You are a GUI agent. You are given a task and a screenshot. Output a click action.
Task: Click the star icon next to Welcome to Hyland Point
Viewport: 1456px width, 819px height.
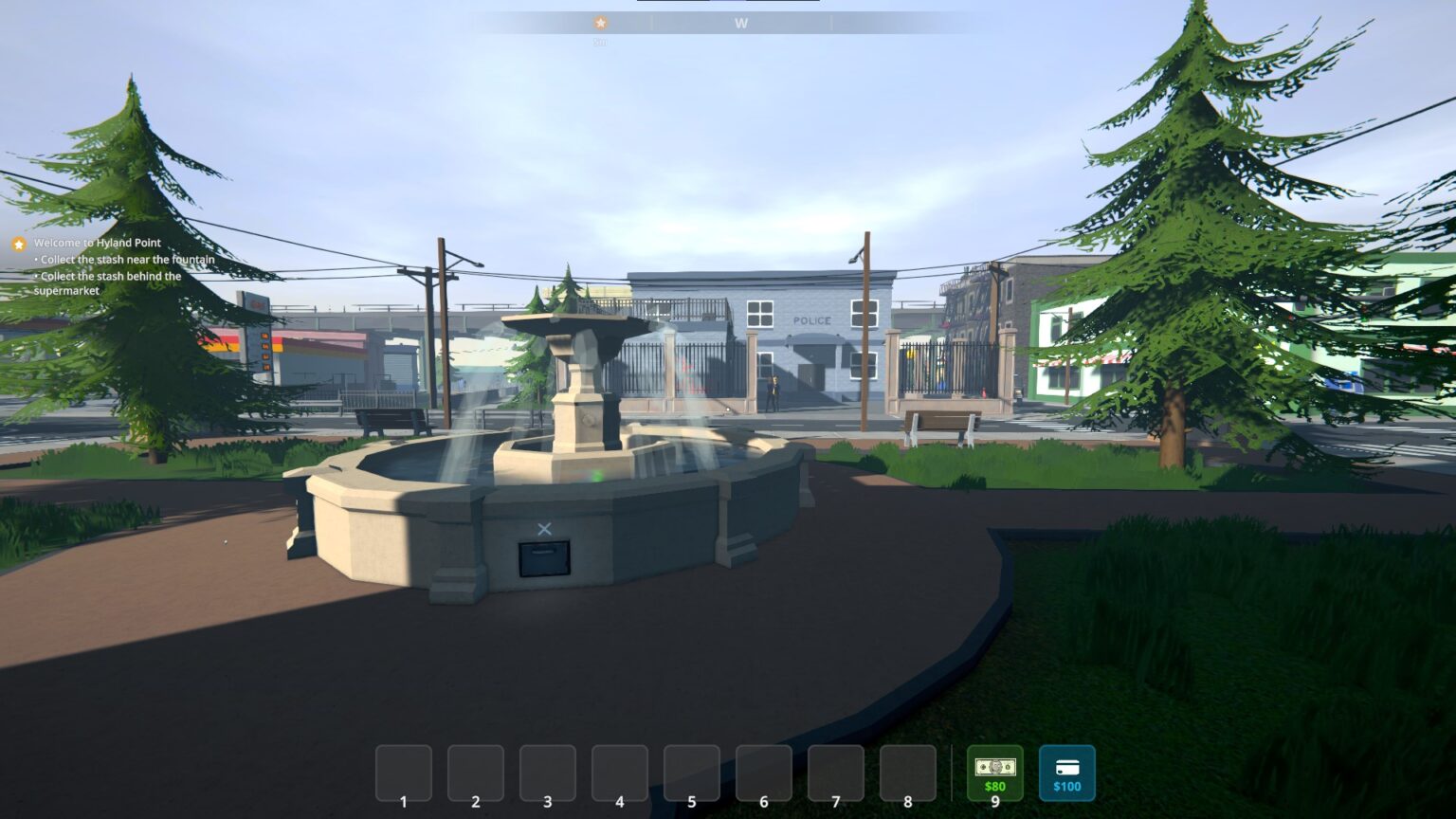pyautogui.click(x=17, y=245)
